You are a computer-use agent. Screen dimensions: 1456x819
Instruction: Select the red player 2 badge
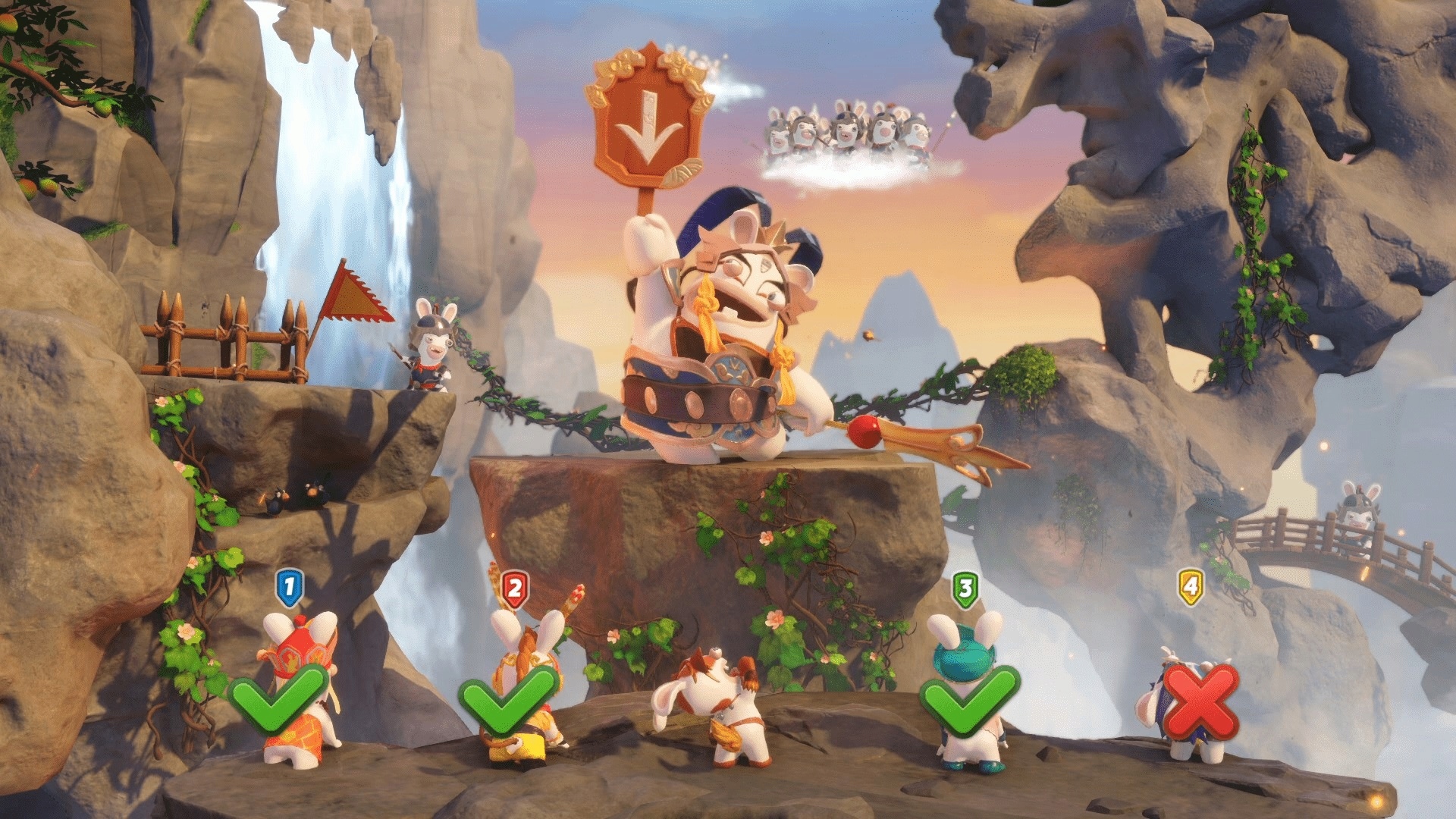coord(515,589)
